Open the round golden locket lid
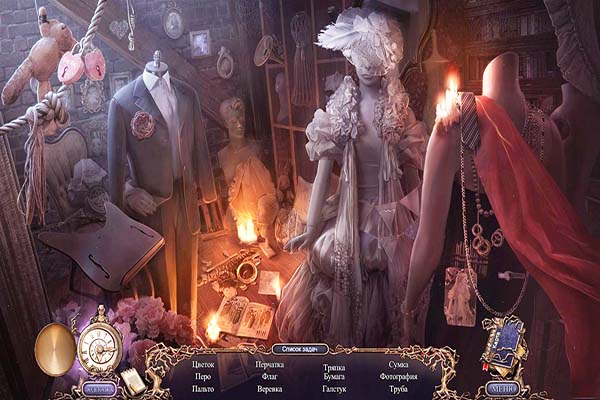The width and height of the screenshot is (600, 400). (54, 348)
